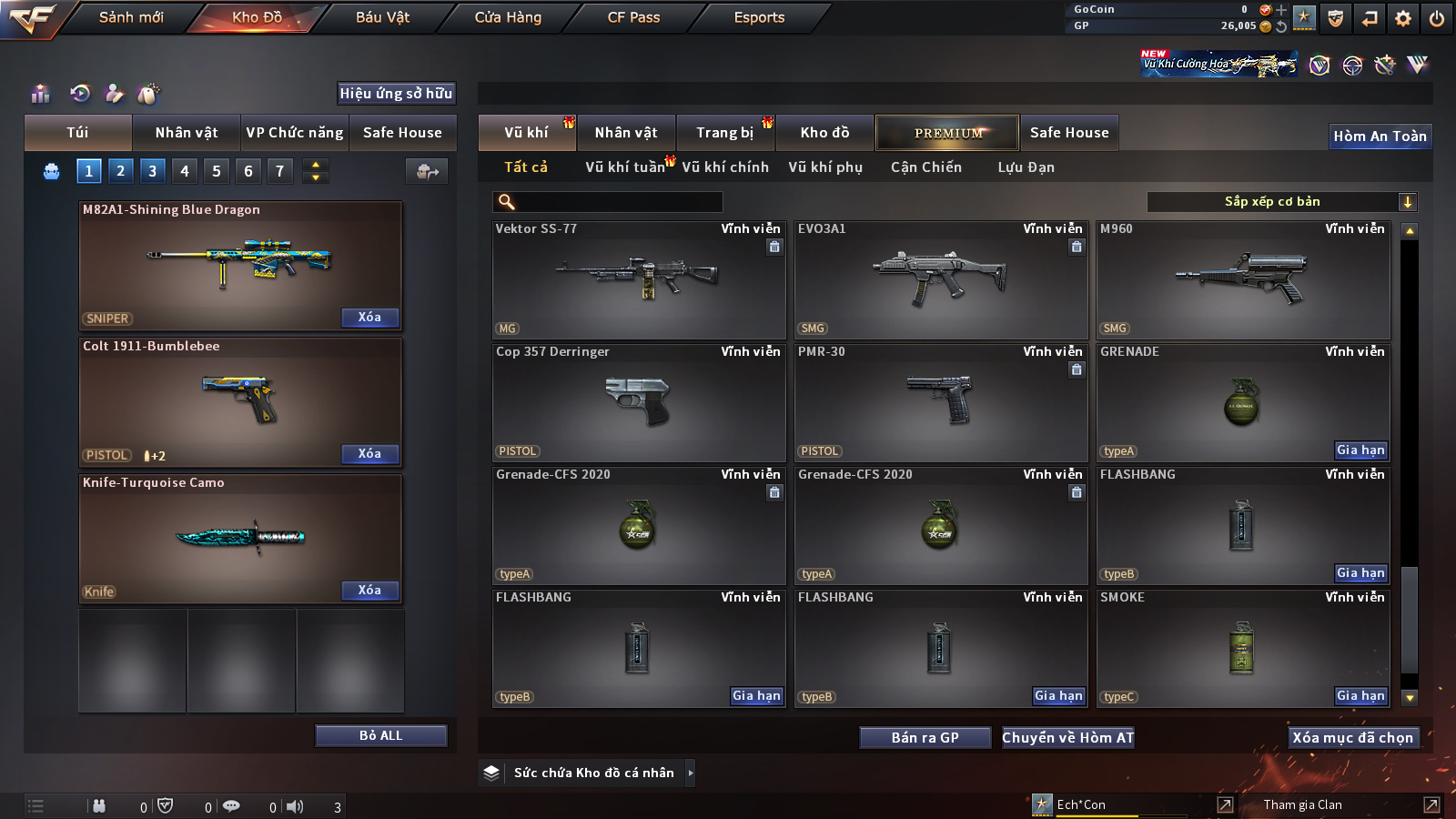1456x819 pixels.
Task: Remove the M82A1-Shining Blue Dragon with Xóa
Action: [369, 318]
